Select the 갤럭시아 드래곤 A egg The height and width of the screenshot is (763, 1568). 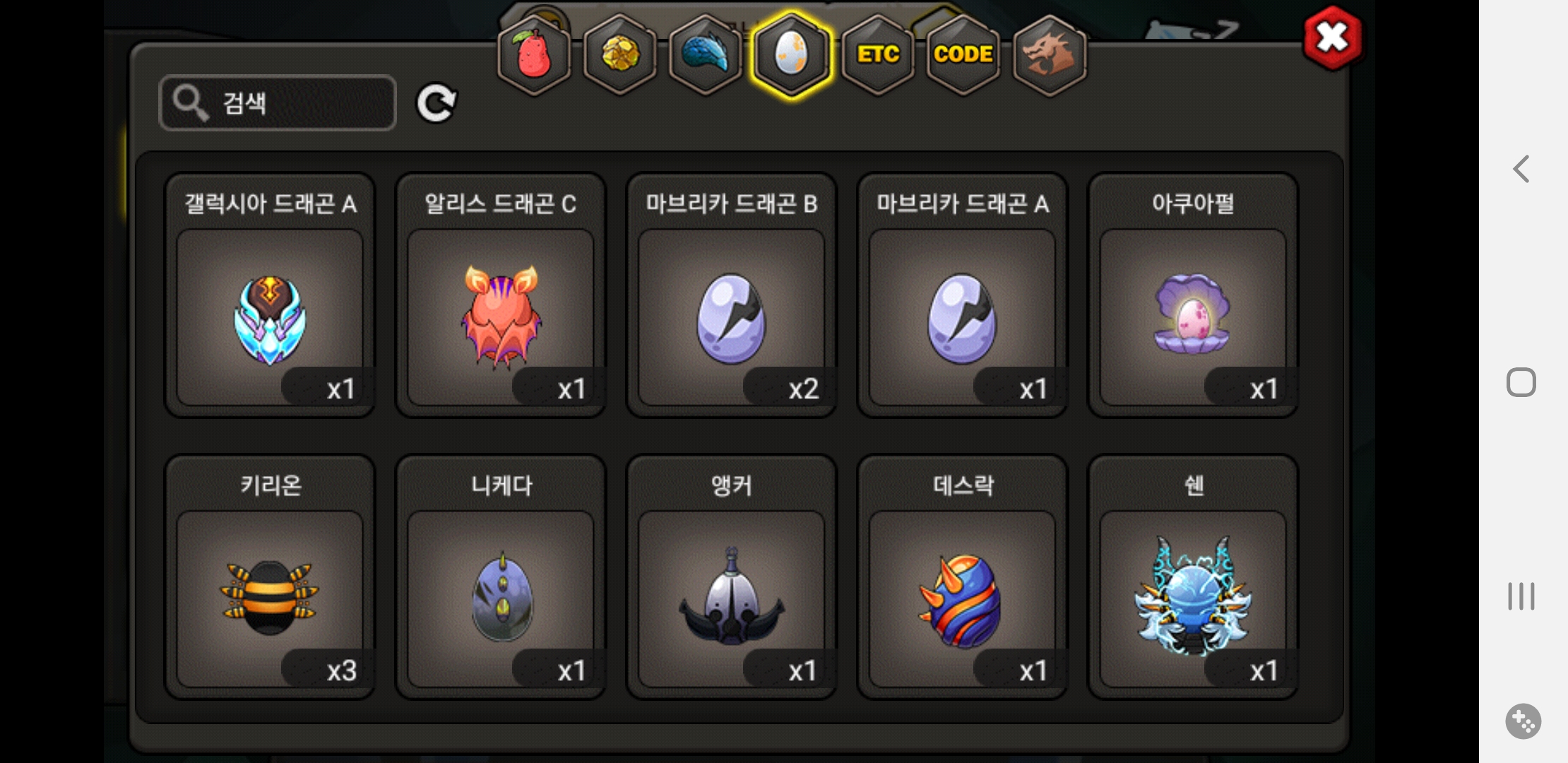[270, 318]
